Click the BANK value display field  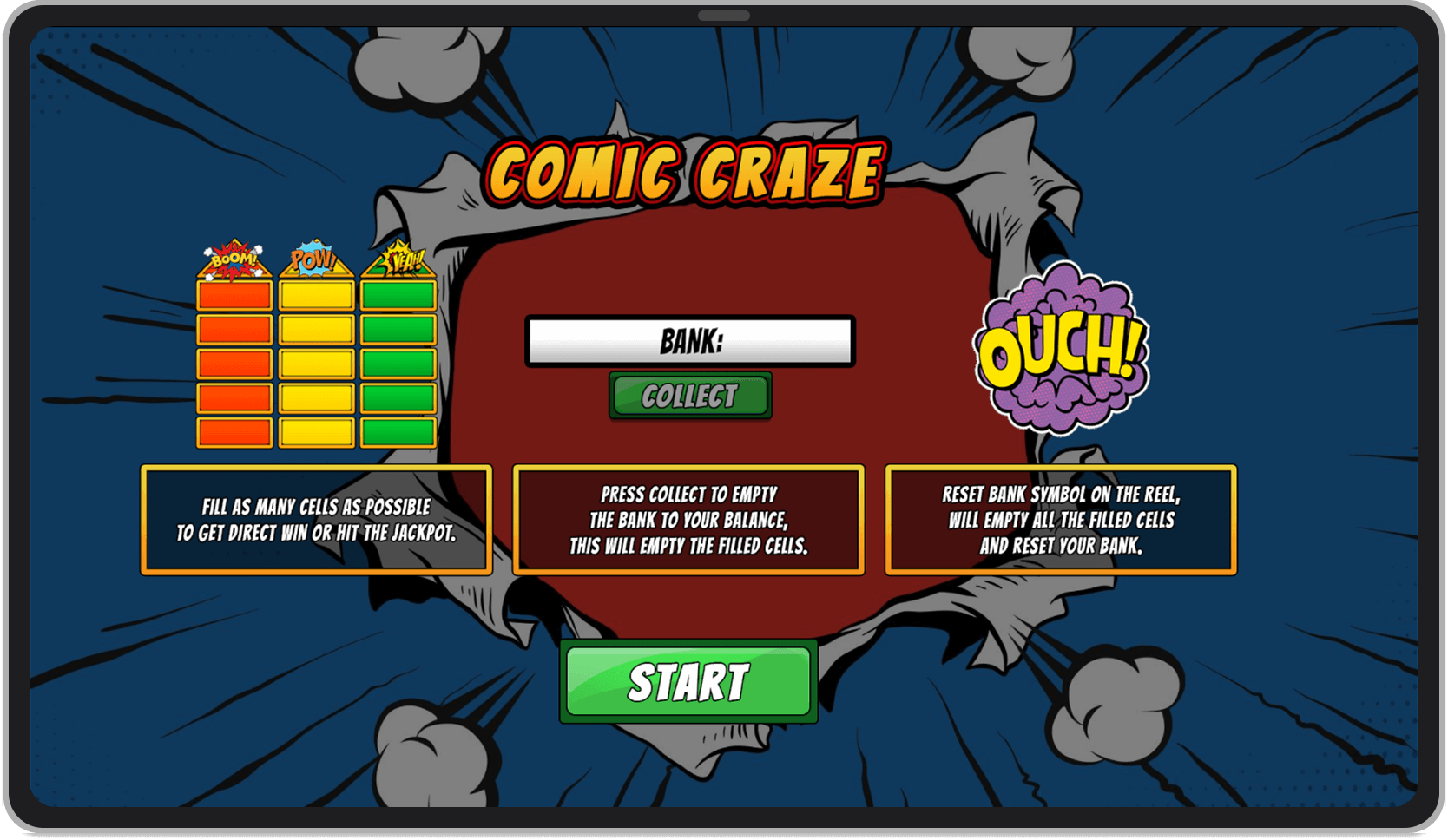click(x=688, y=340)
